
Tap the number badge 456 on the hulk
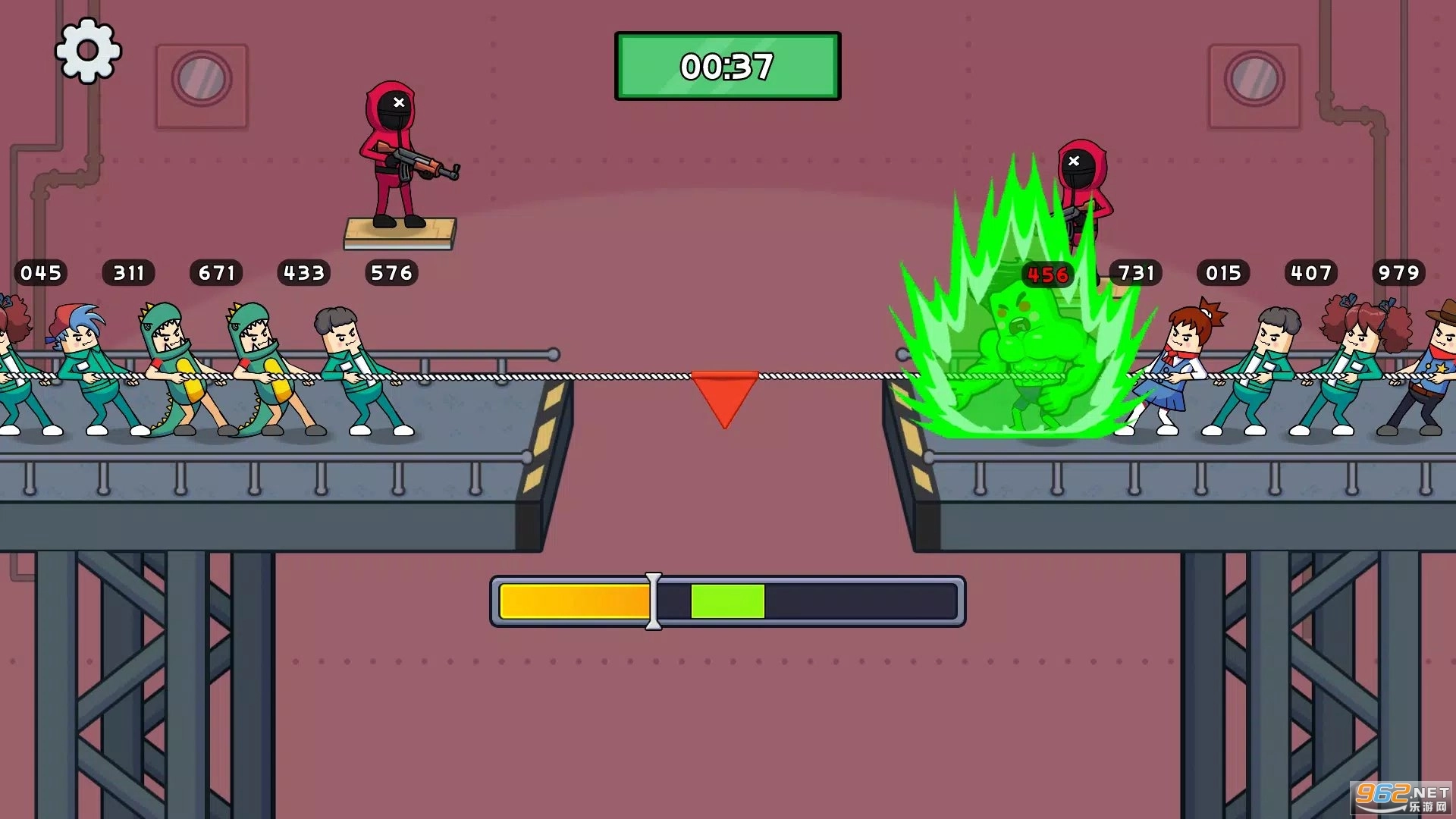[1047, 275]
